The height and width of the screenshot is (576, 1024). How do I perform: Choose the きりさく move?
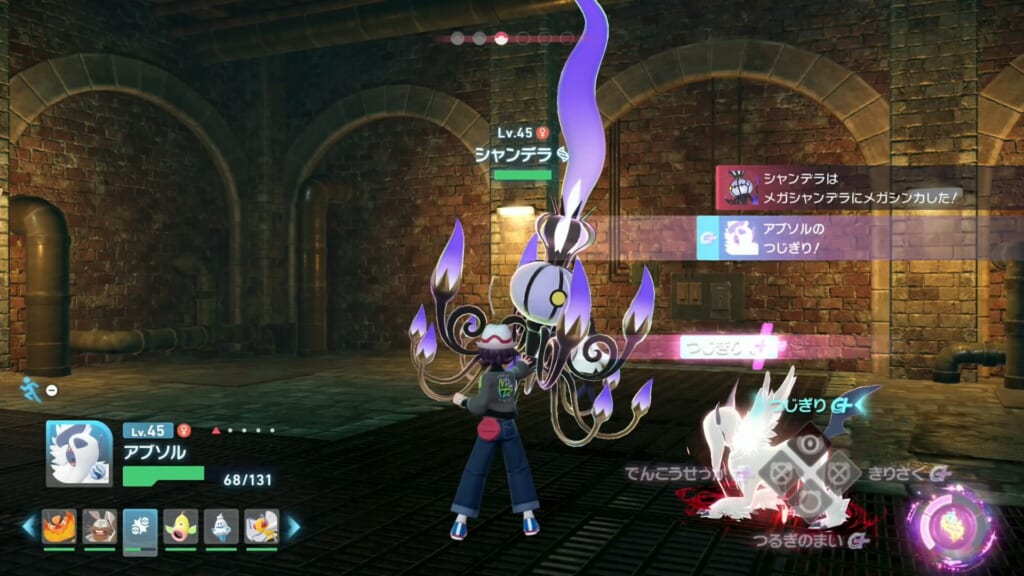[x=899, y=472]
